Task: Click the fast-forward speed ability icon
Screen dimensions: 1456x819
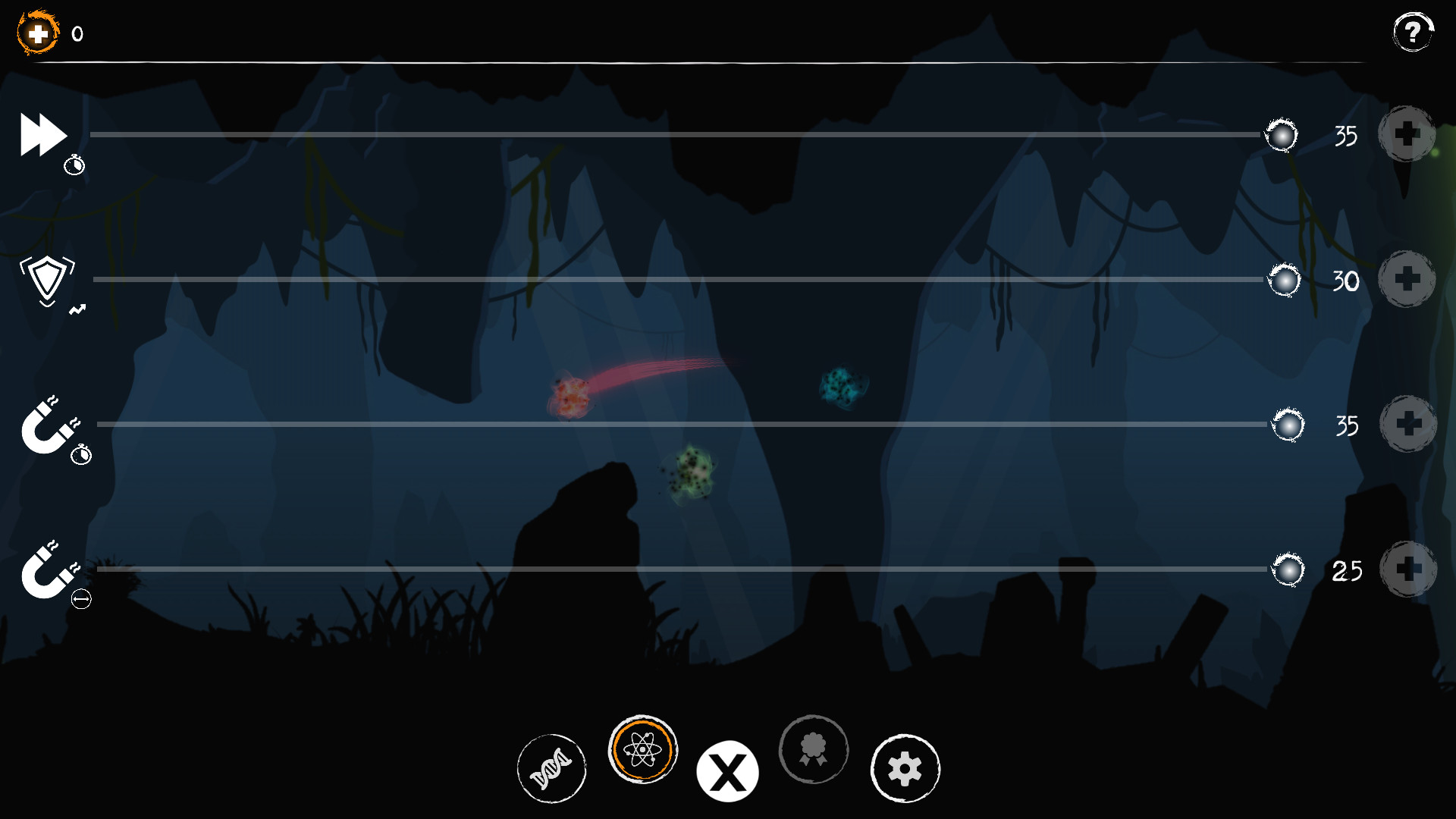Action: pos(43,135)
